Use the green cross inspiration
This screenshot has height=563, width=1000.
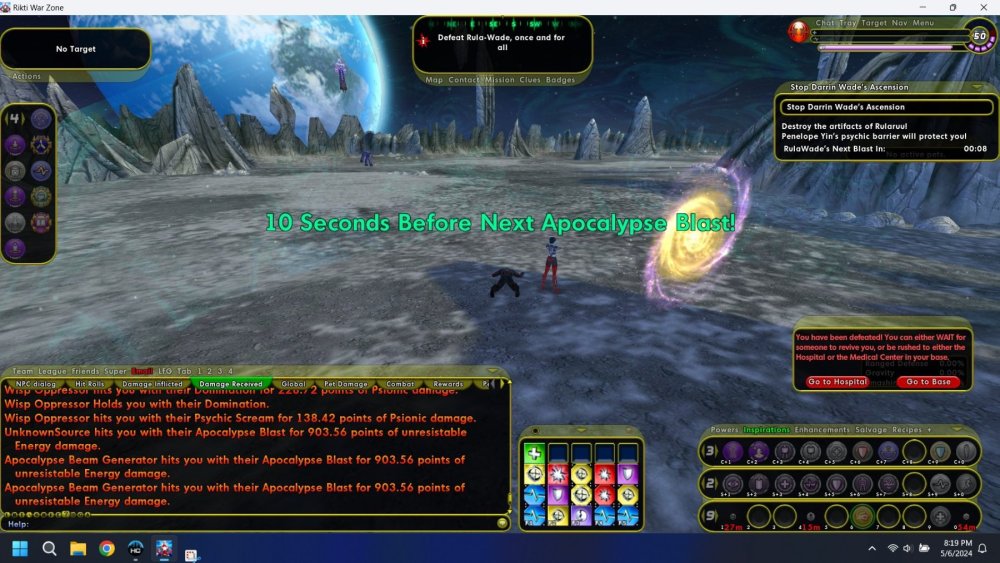pyautogui.click(x=535, y=453)
